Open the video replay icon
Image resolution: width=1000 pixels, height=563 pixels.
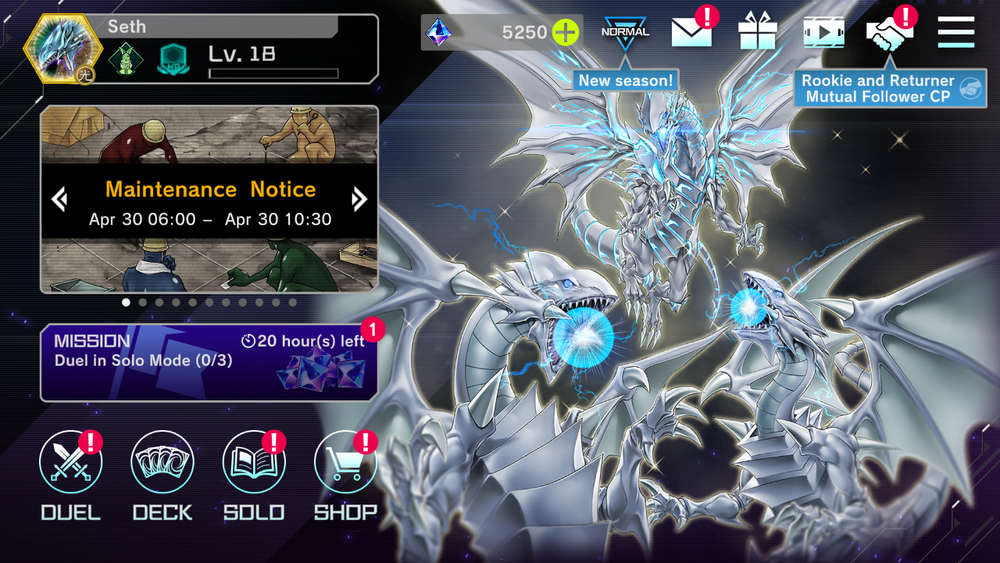click(x=823, y=32)
